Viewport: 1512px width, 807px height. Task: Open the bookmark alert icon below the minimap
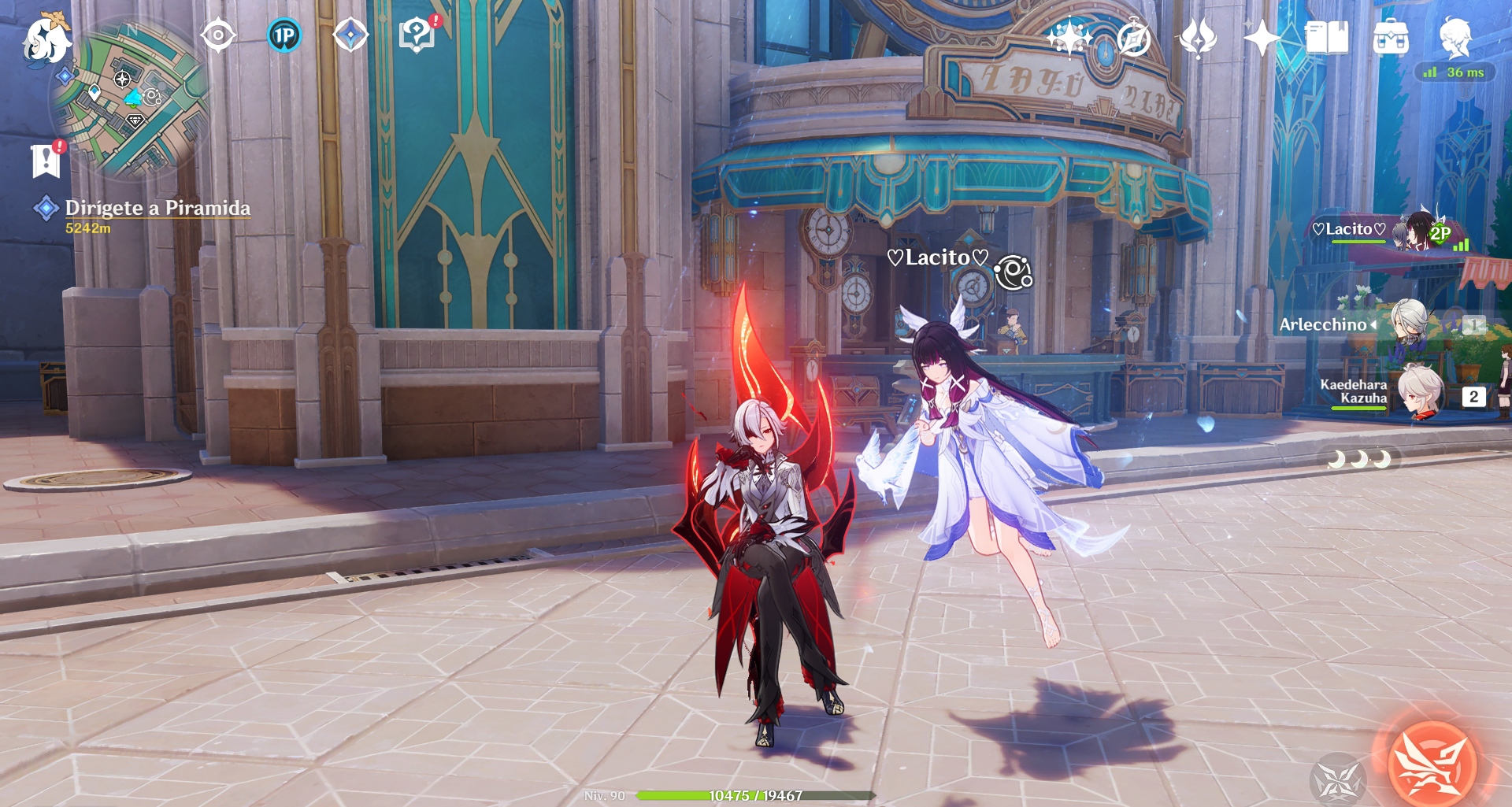tap(46, 161)
